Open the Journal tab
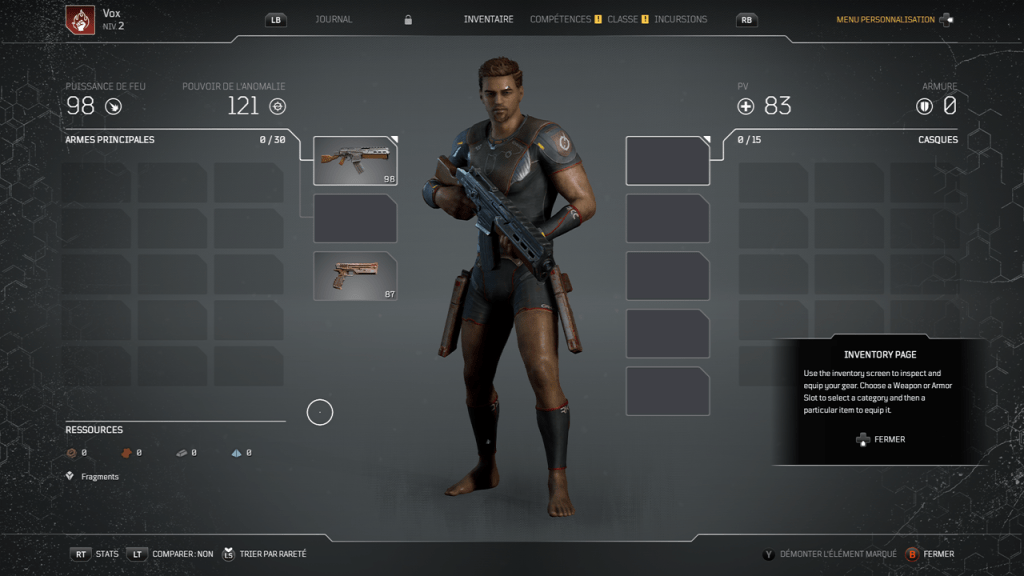The width and height of the screenshot is (1024, 576). pos(334,19)
